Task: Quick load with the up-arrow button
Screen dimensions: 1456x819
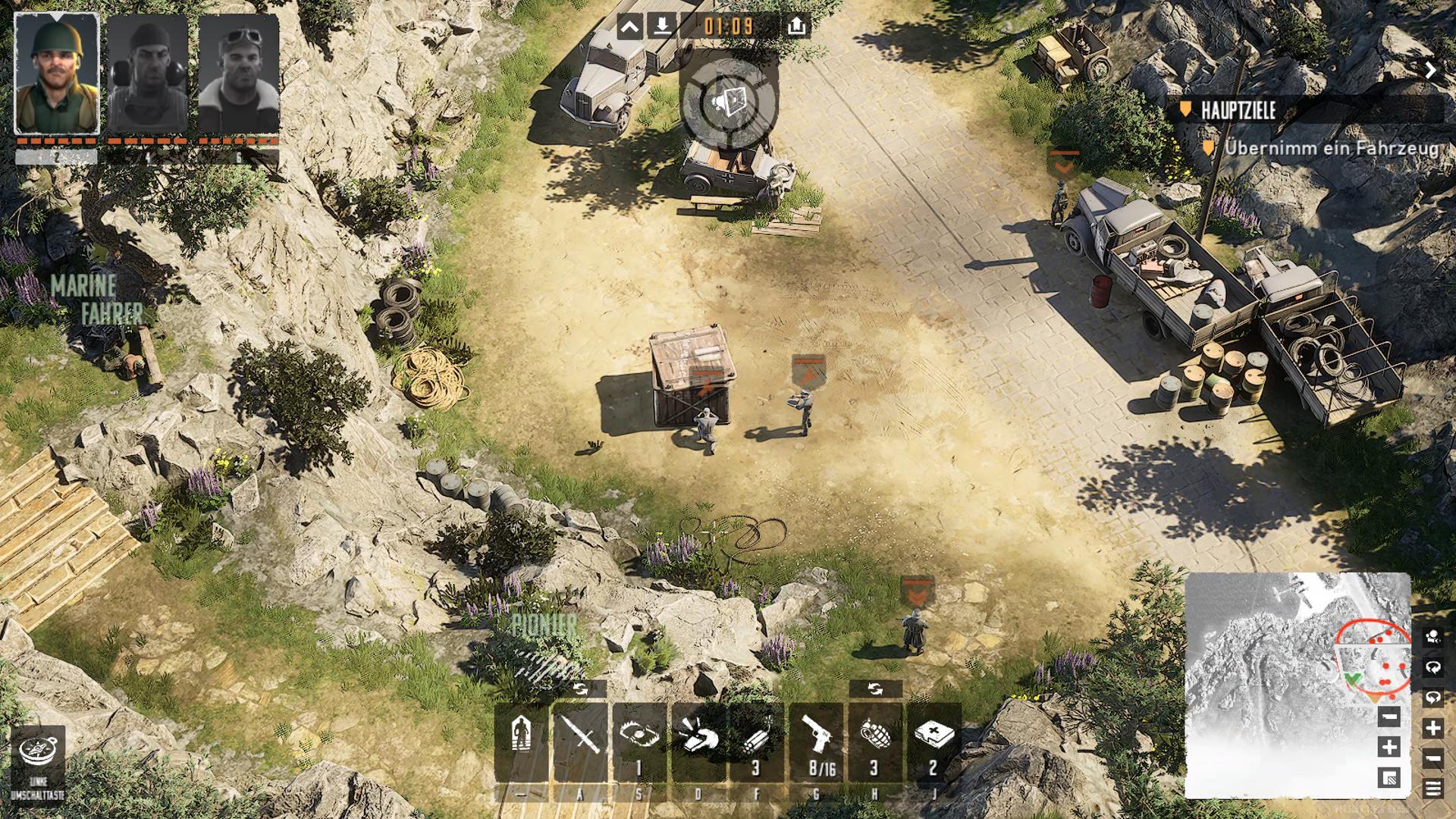Action: pyautogui.click(x=795, y=27)
